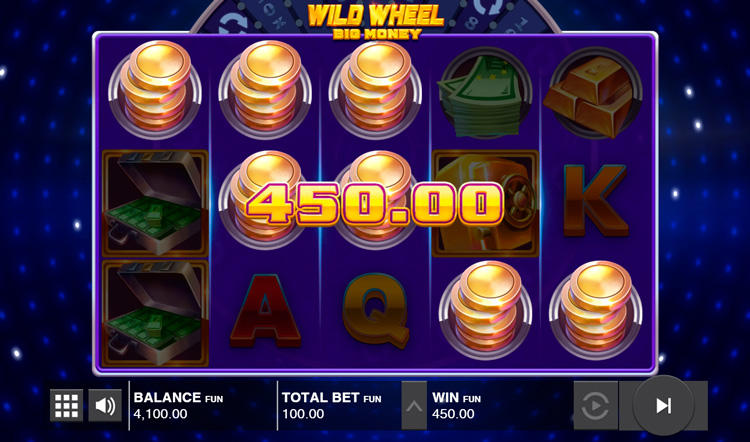This screenshot has width=750, height=442.
Task: Activate the autoplay button
Action: 595,405
